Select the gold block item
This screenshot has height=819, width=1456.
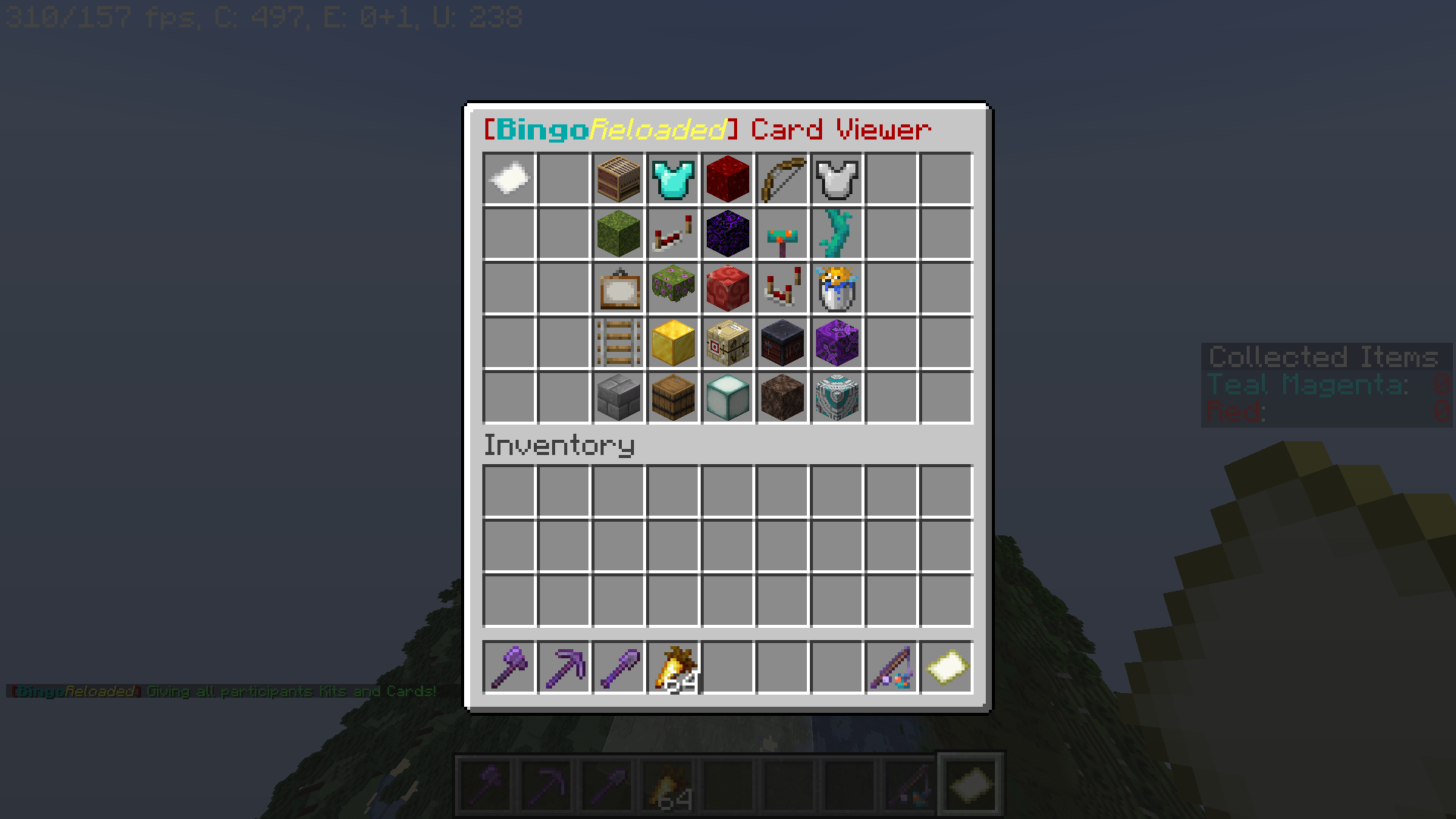click(x=673, y=343)
